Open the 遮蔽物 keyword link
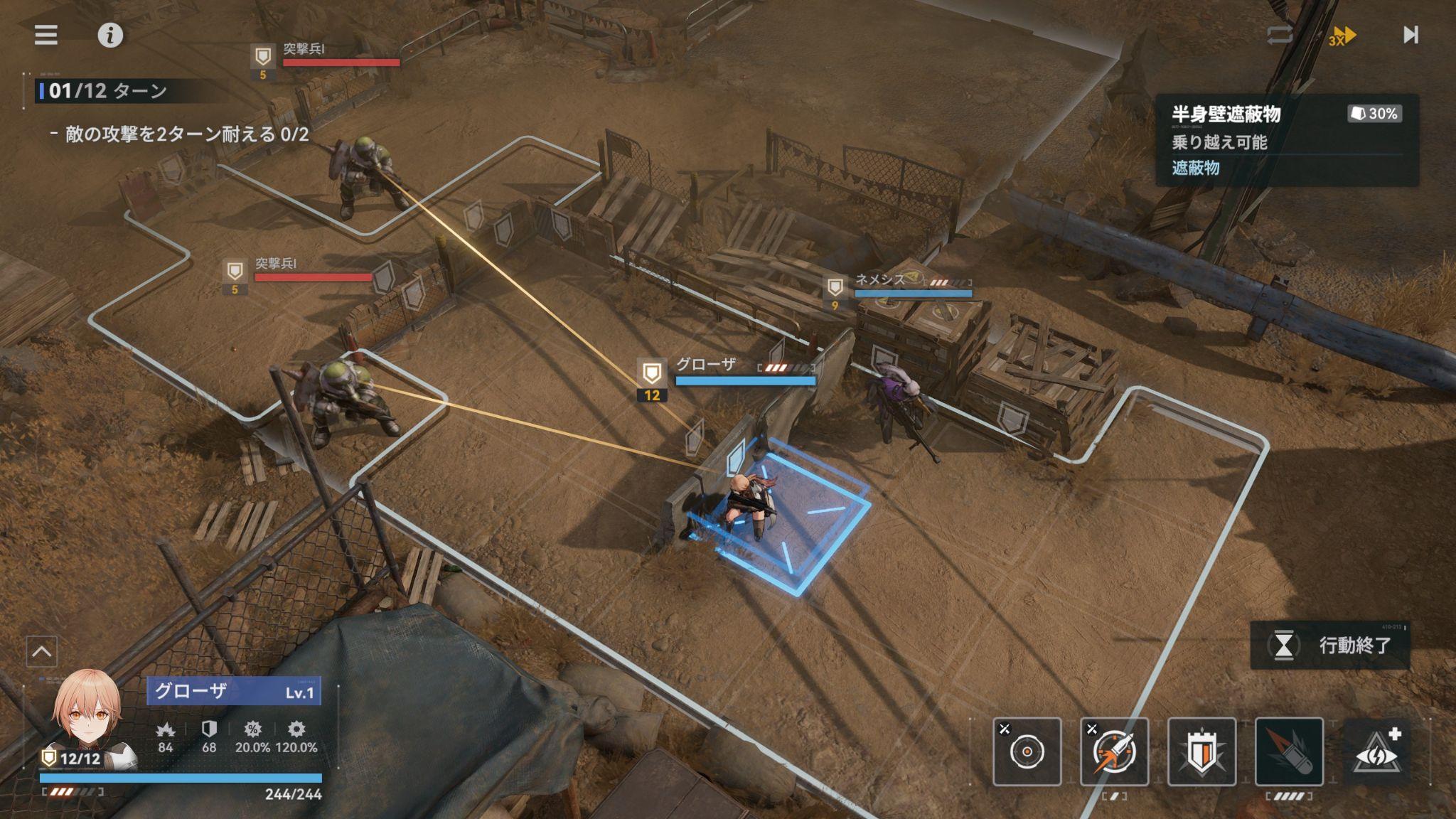 click(x=1196, y=168)
